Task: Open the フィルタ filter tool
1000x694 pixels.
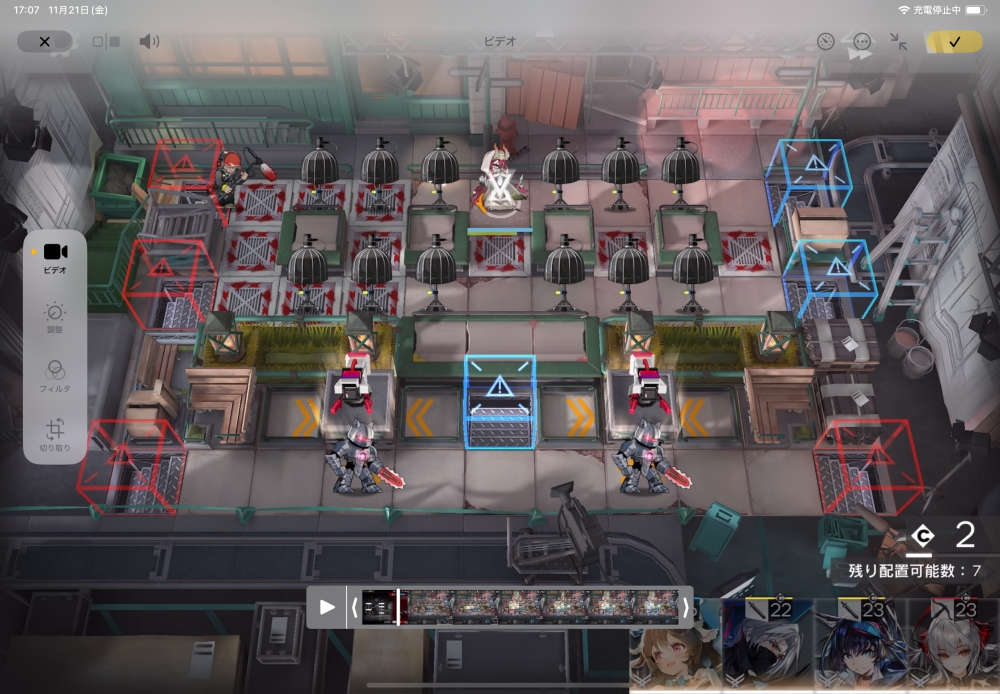Action: click(55, 375)
